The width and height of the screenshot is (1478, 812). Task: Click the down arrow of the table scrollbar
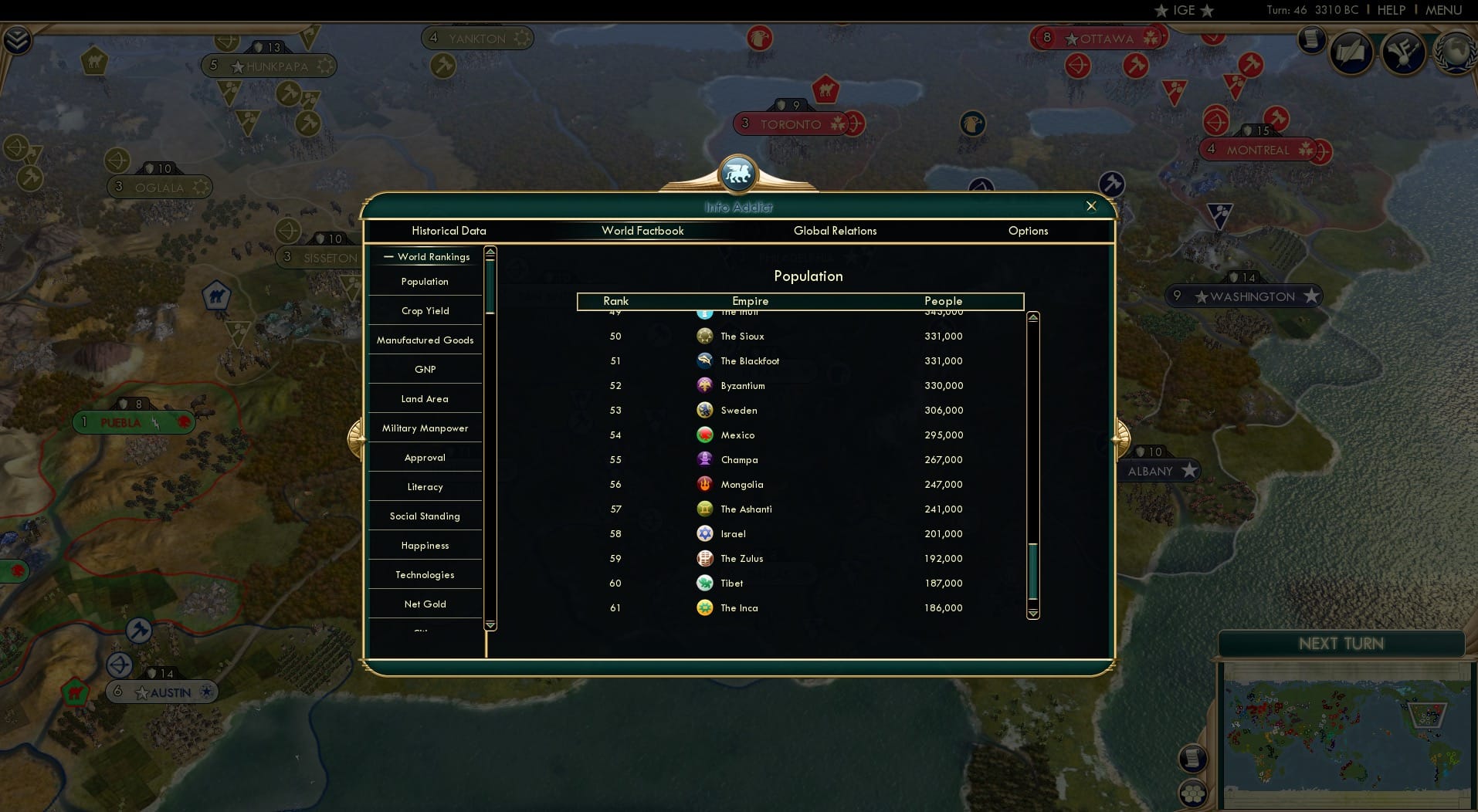coord(1032,613)
